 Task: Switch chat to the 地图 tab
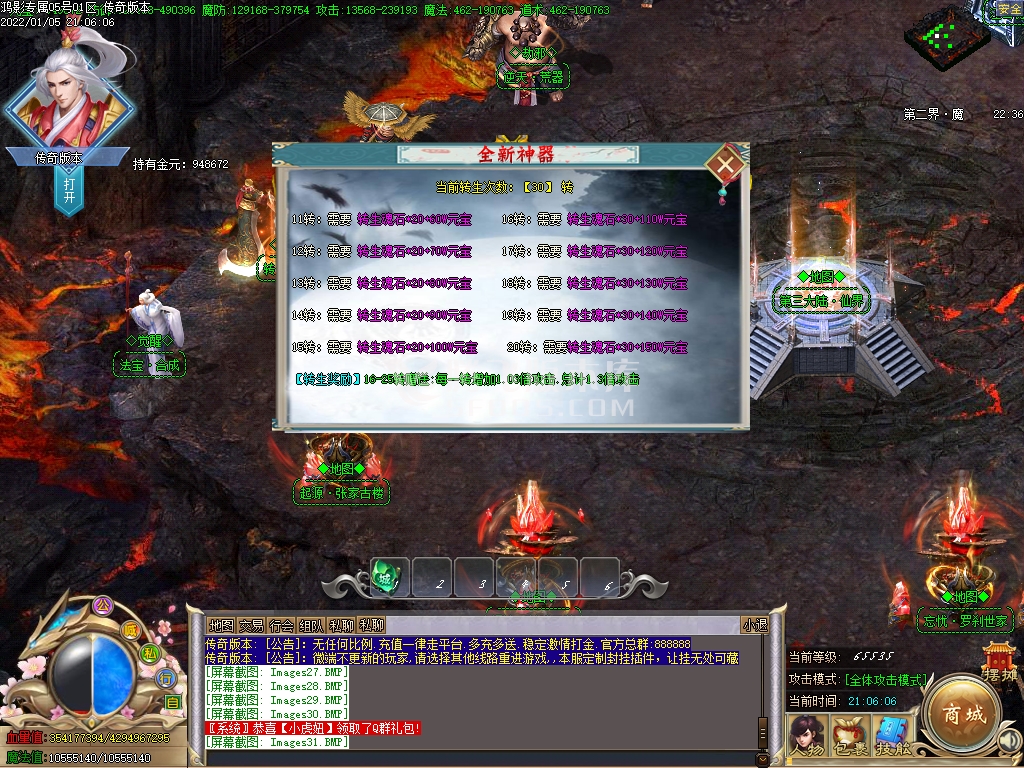click(x=221, y=625)
